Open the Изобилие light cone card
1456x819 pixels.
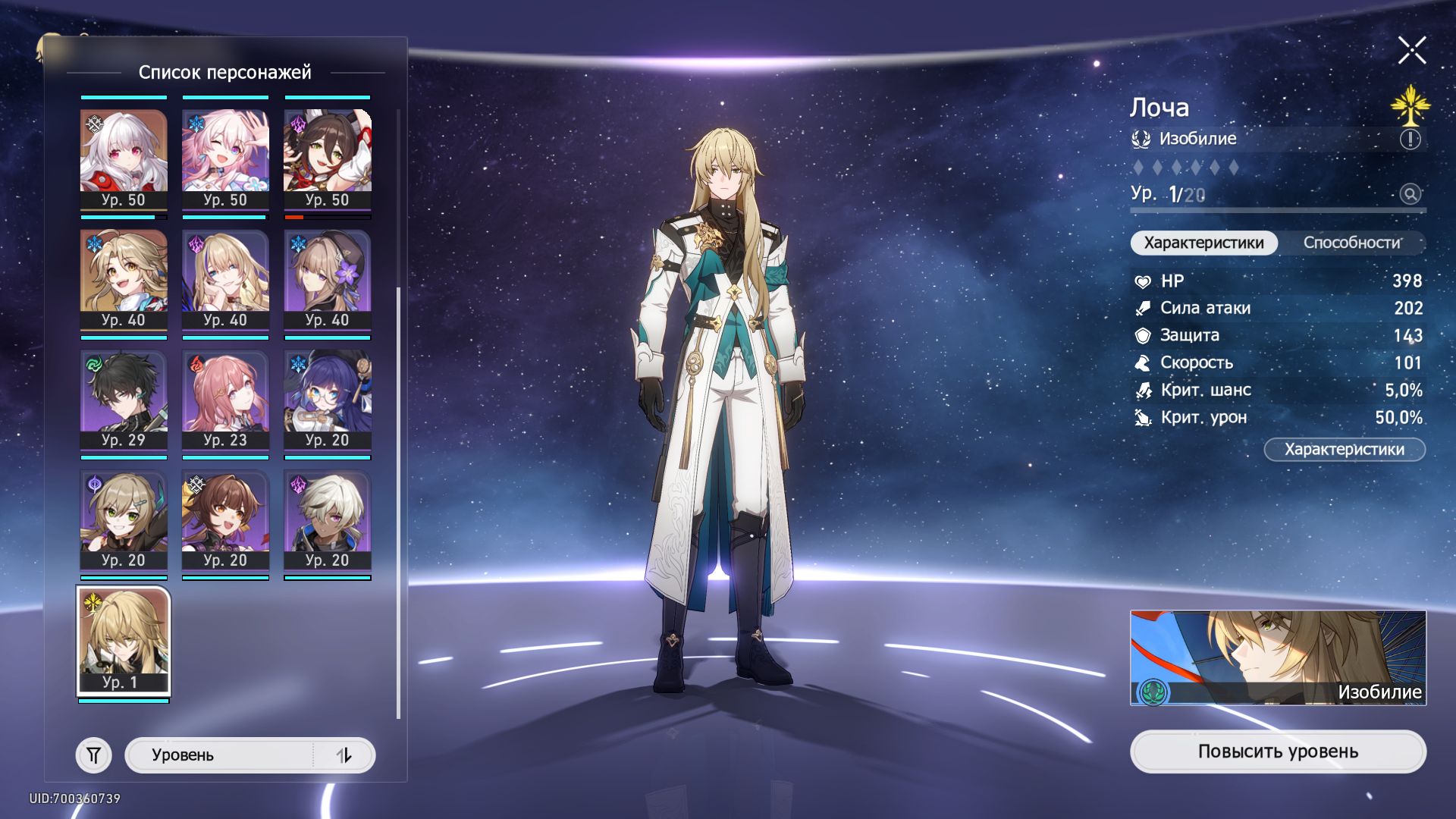[x=1278, y=657]
